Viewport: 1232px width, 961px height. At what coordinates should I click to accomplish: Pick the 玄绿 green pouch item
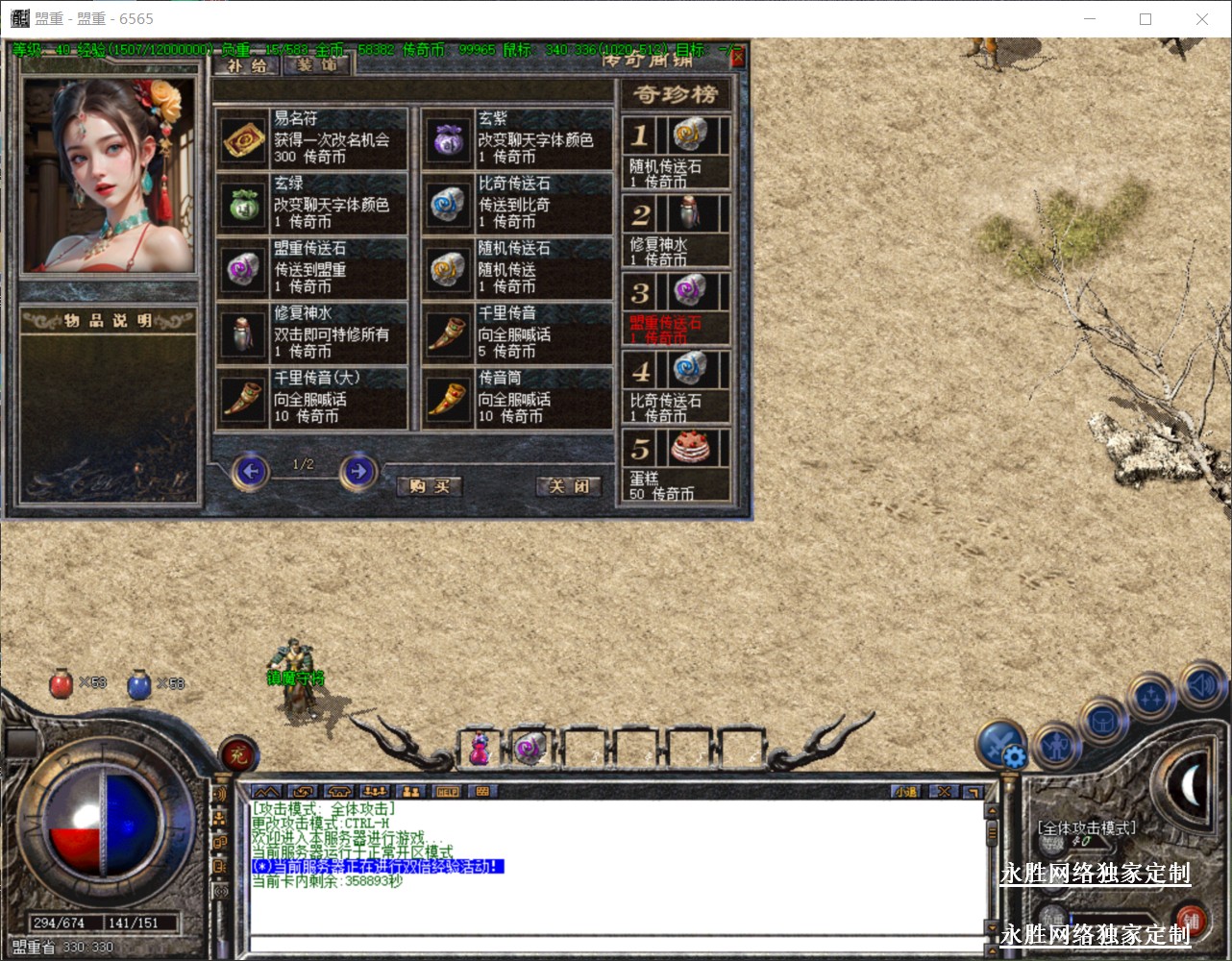242,205
